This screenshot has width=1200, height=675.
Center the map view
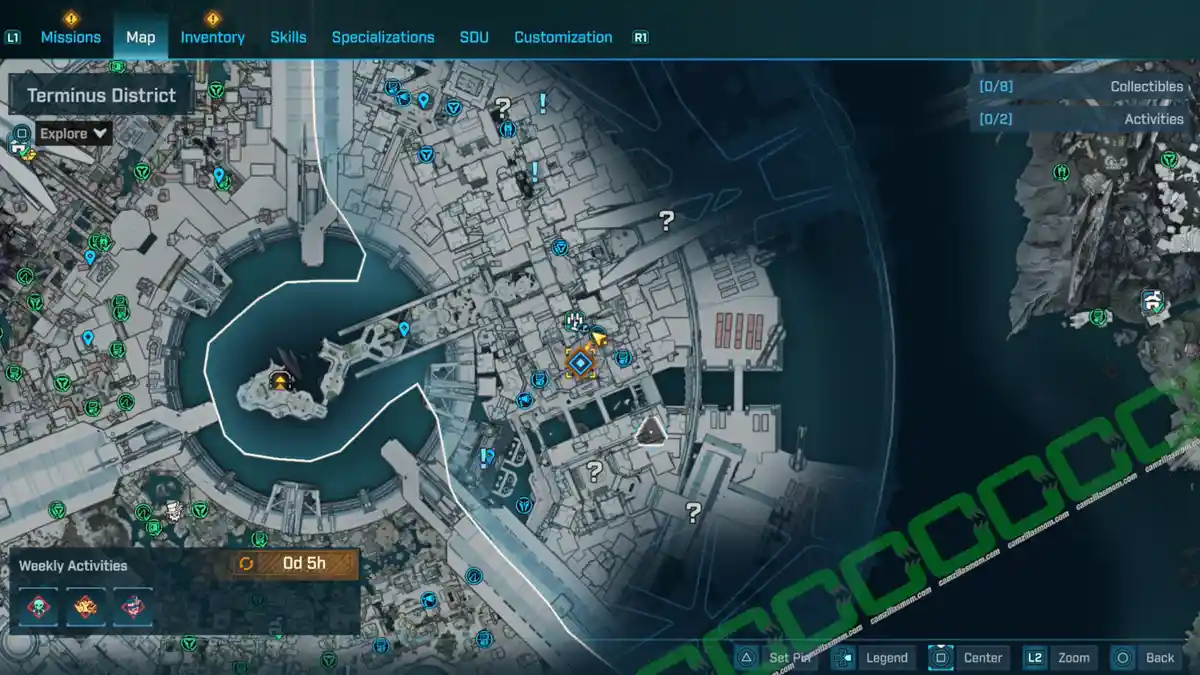tap(968, 657)
